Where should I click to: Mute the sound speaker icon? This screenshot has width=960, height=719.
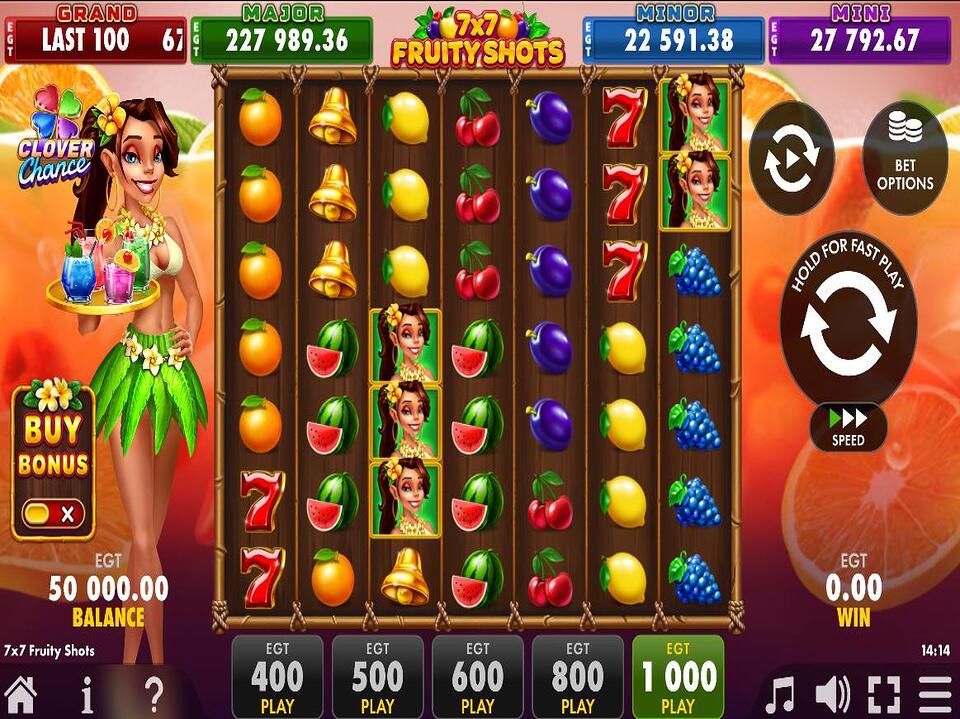832,694
